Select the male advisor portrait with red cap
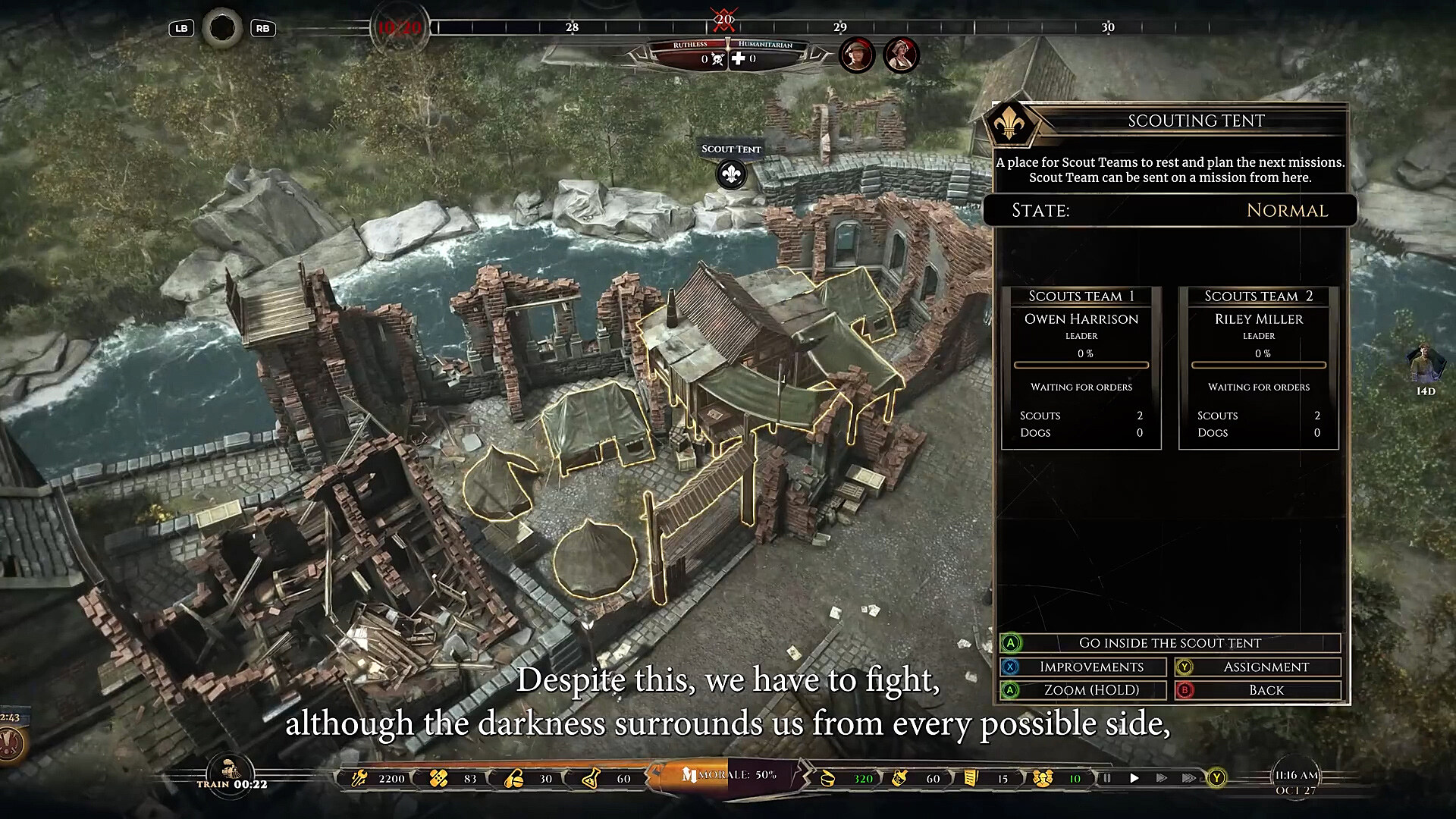The width and height of the screenshot is (1456, 819). click(x=857, y=55)
